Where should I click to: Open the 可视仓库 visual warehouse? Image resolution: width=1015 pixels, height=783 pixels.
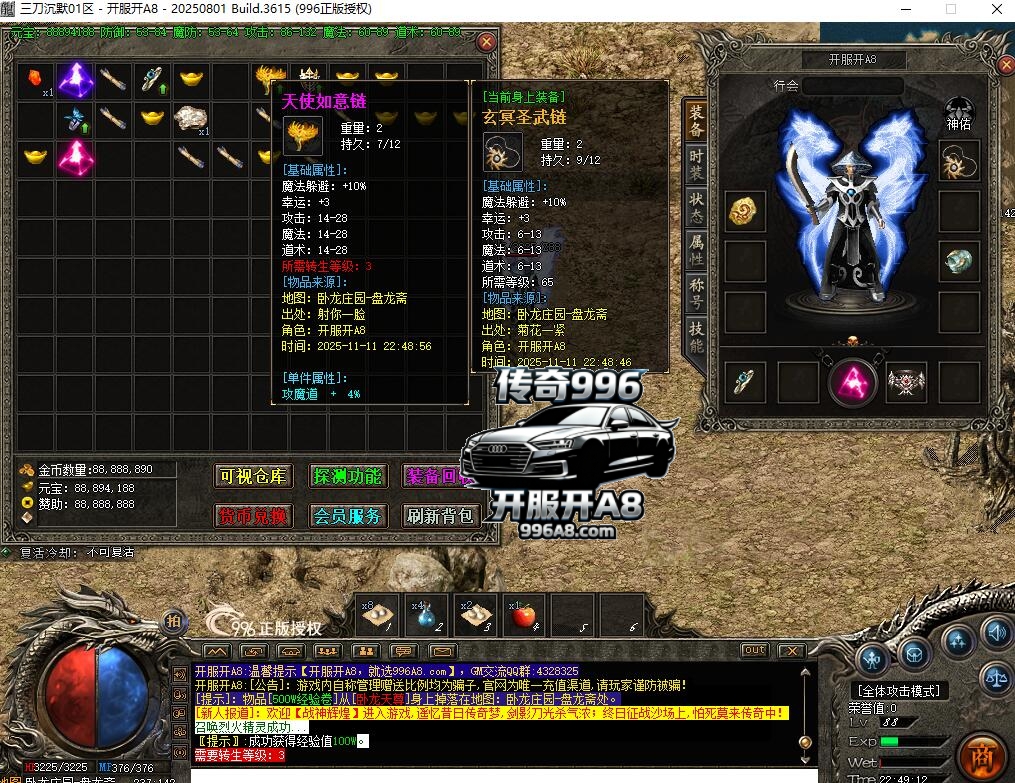pos(254,477)
